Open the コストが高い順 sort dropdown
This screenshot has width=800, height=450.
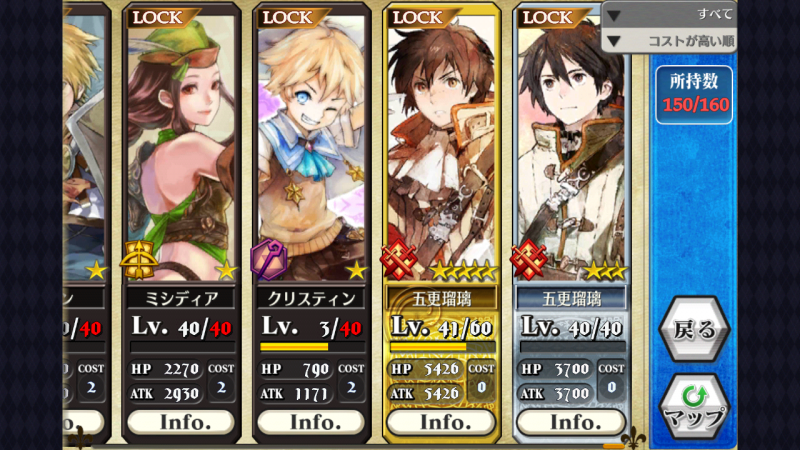tap(670, 41)
